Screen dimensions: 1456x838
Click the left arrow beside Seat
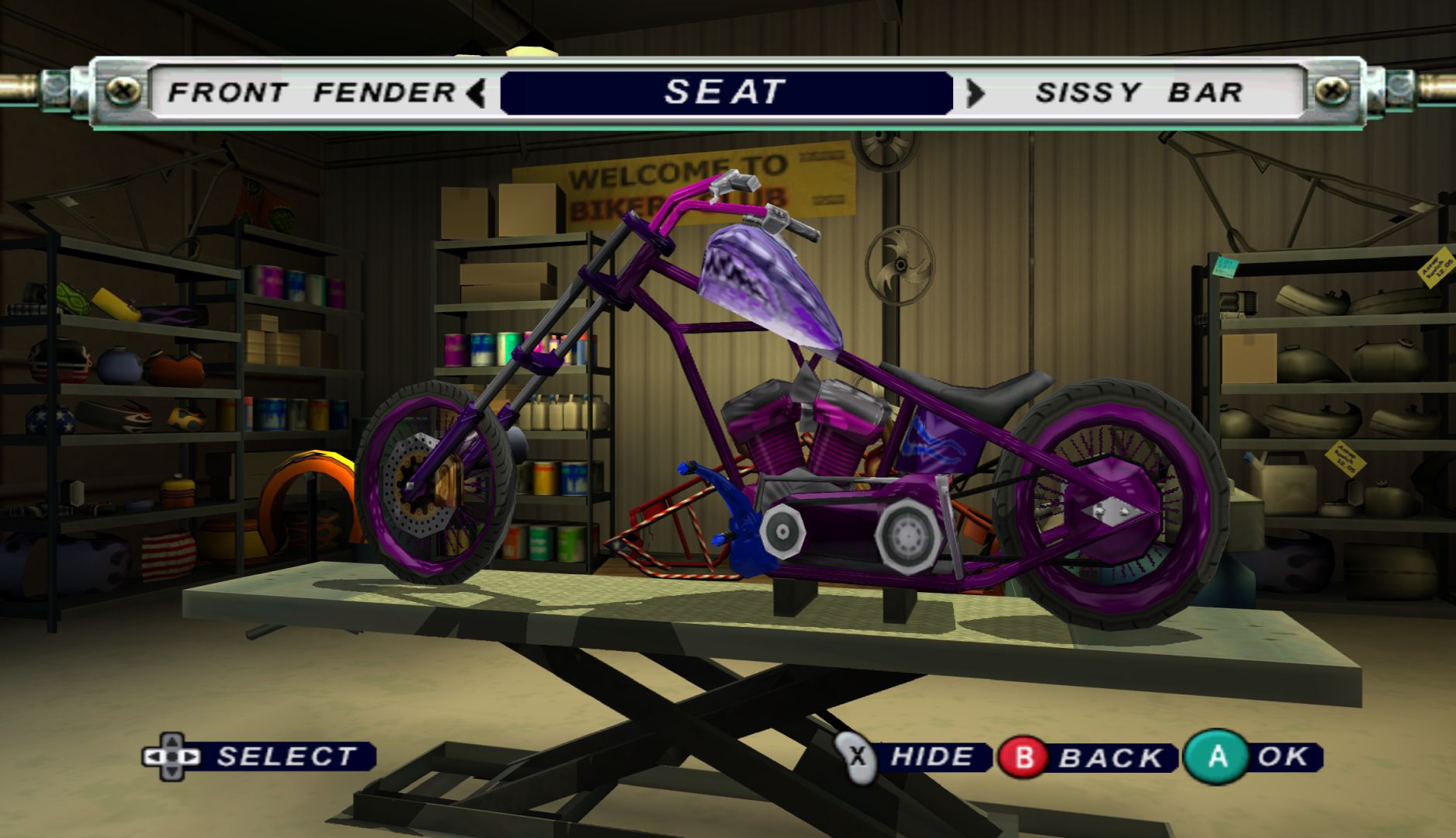pos(477,93)
